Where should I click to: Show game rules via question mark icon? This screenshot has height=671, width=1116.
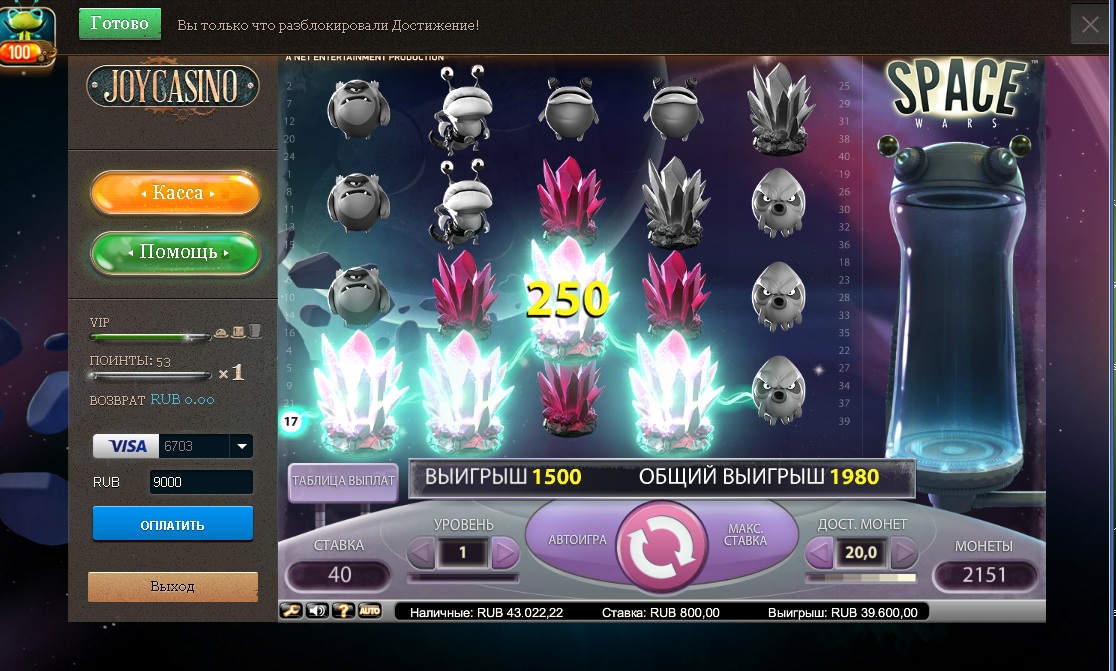[x=343, y=610]
